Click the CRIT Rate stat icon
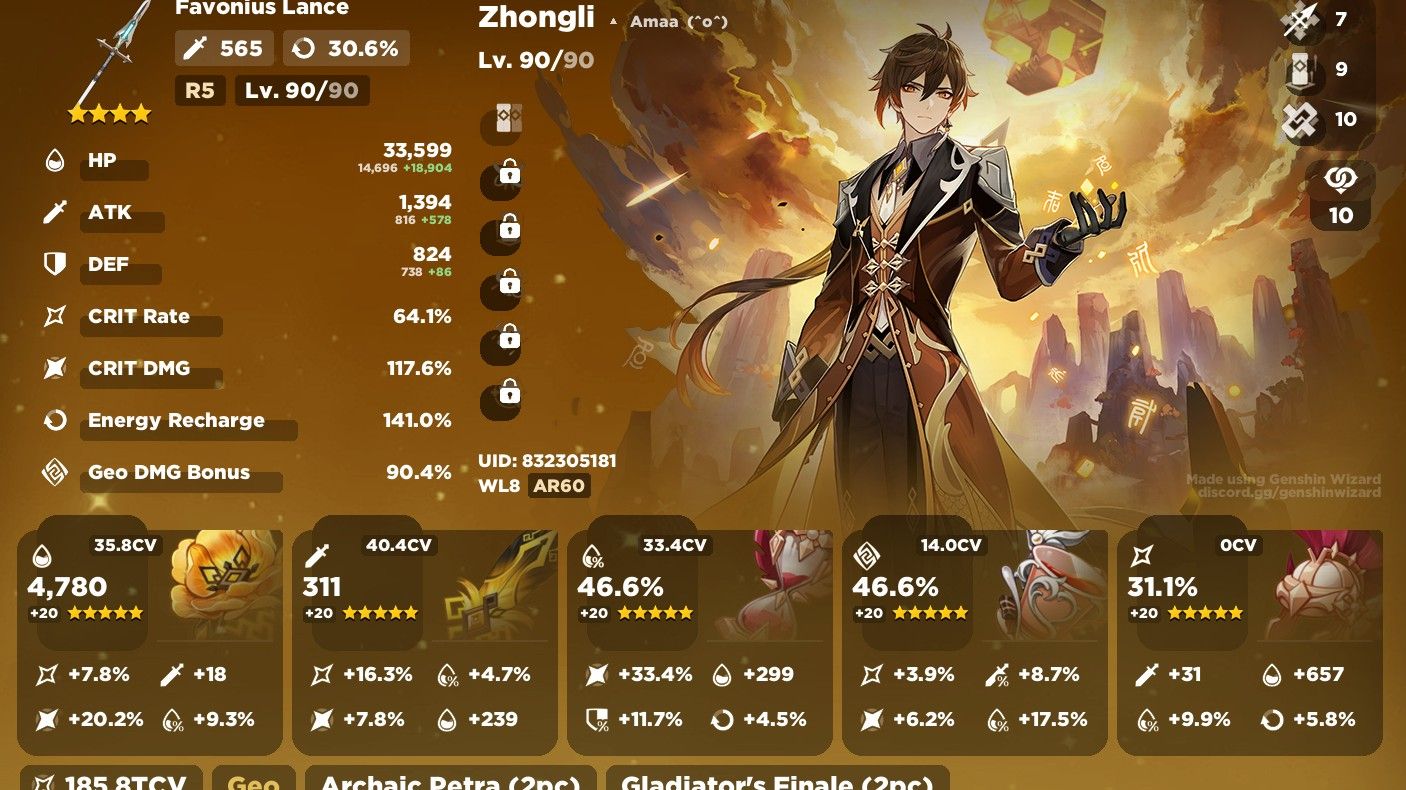The image size is (1406, 790). (x=54, y=315)
